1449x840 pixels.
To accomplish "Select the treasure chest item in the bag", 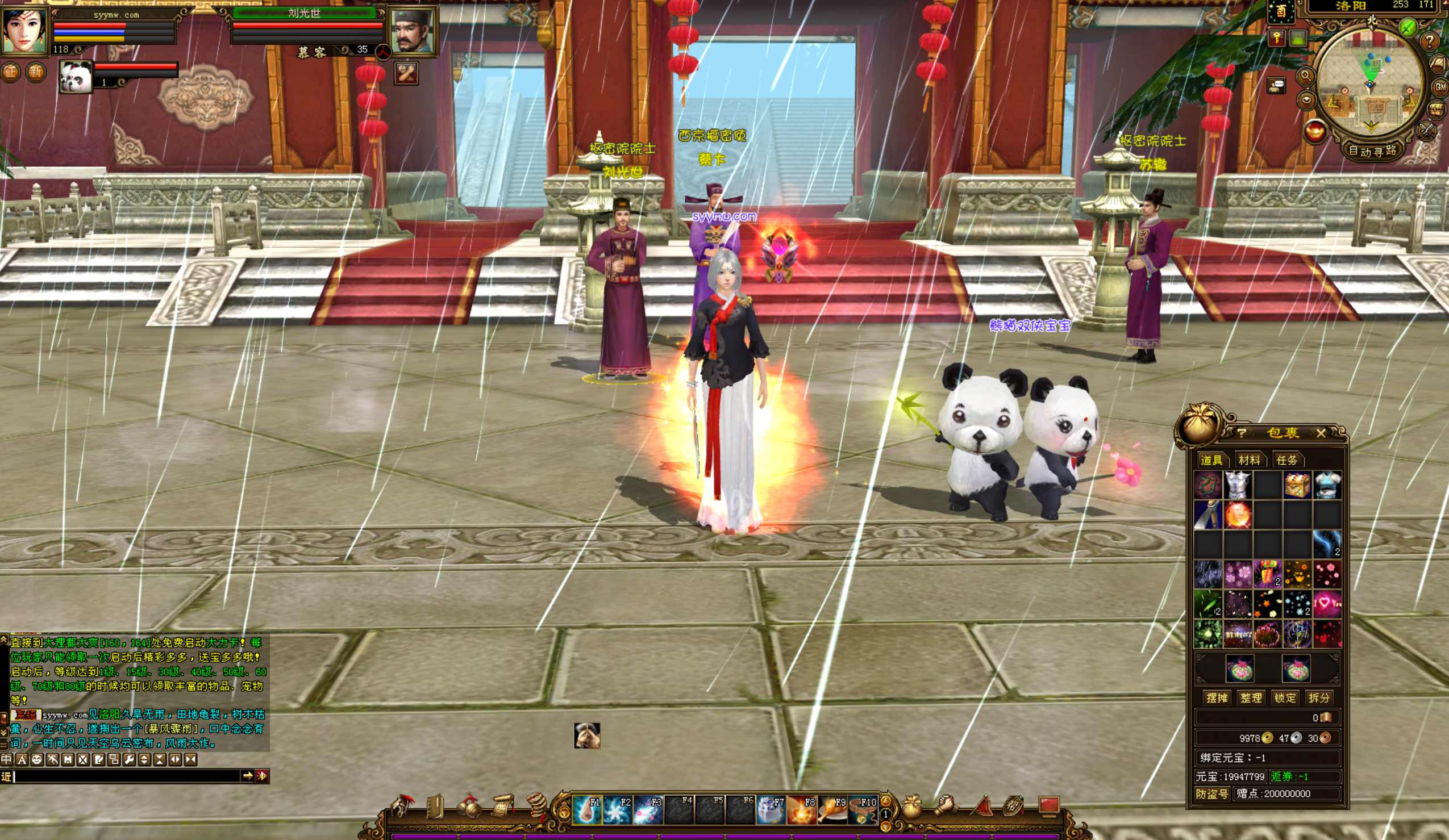I will pos(1297,486).
